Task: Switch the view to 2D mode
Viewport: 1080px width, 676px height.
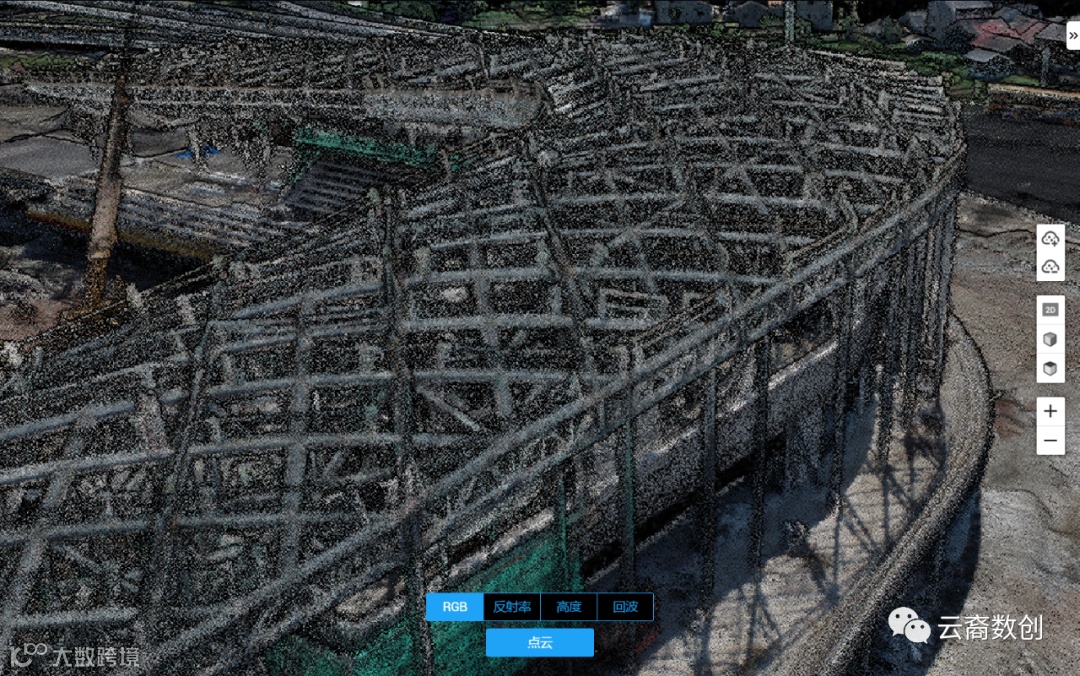Action: [x=1050, y=310]
